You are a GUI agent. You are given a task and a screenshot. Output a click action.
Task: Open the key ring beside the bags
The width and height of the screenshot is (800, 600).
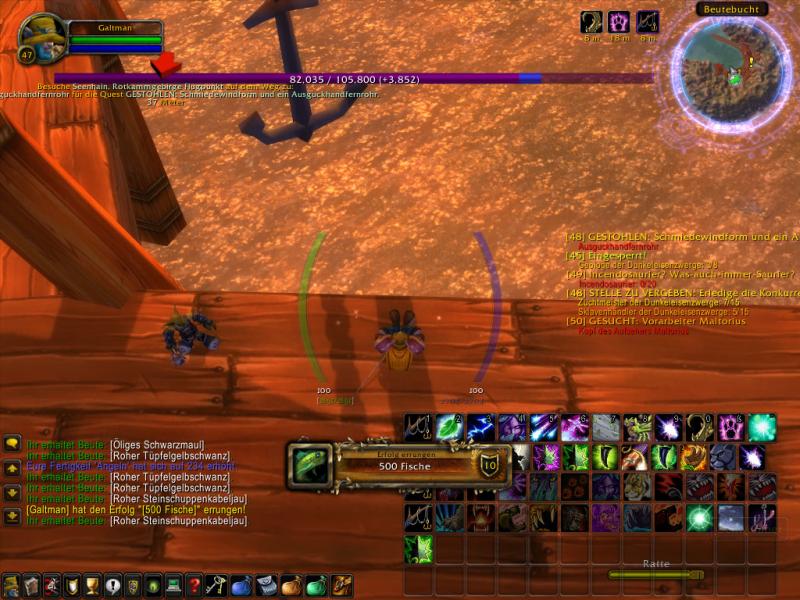[216, 586]
